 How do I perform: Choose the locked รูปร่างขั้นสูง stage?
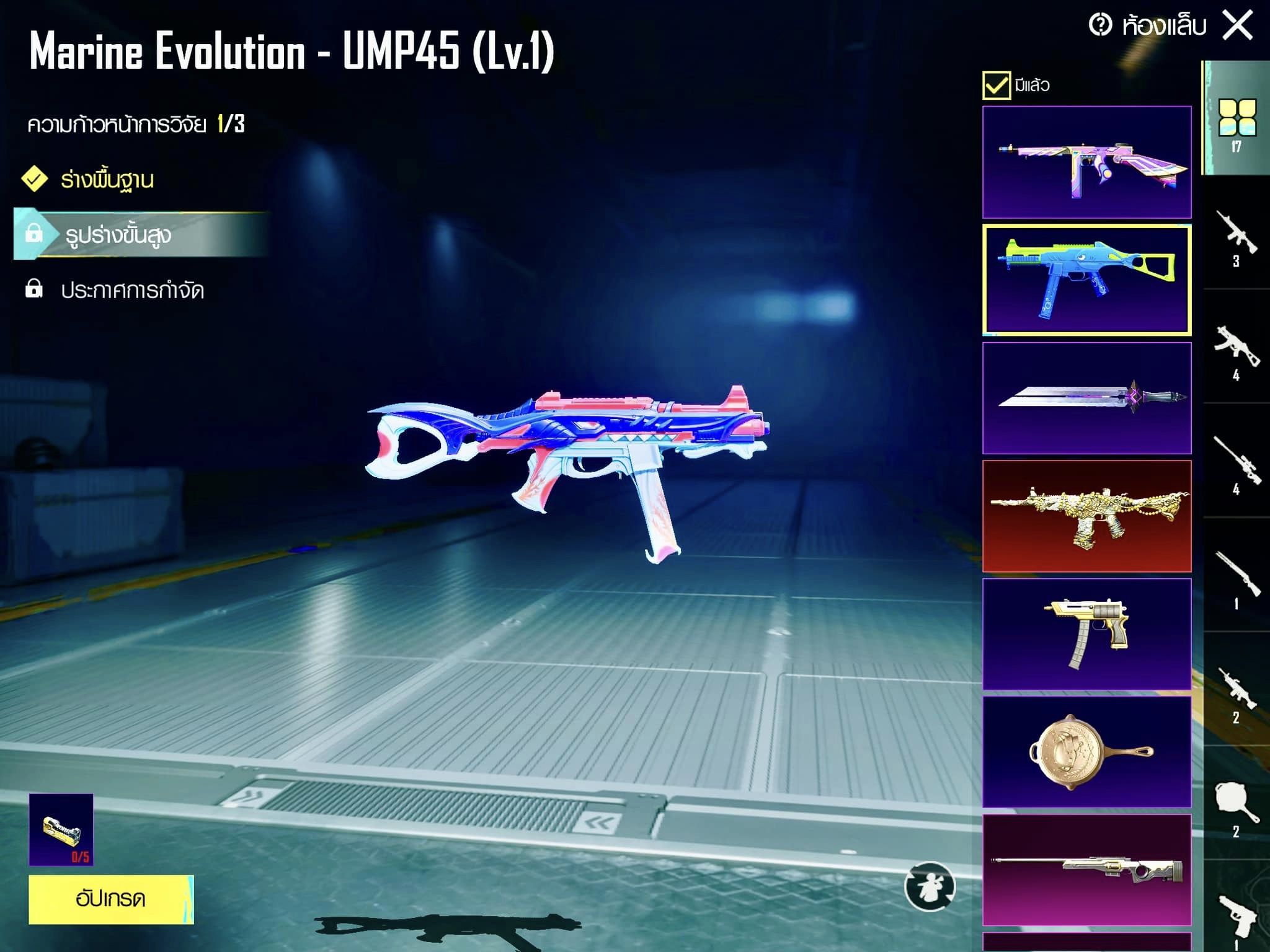[118, 235]
